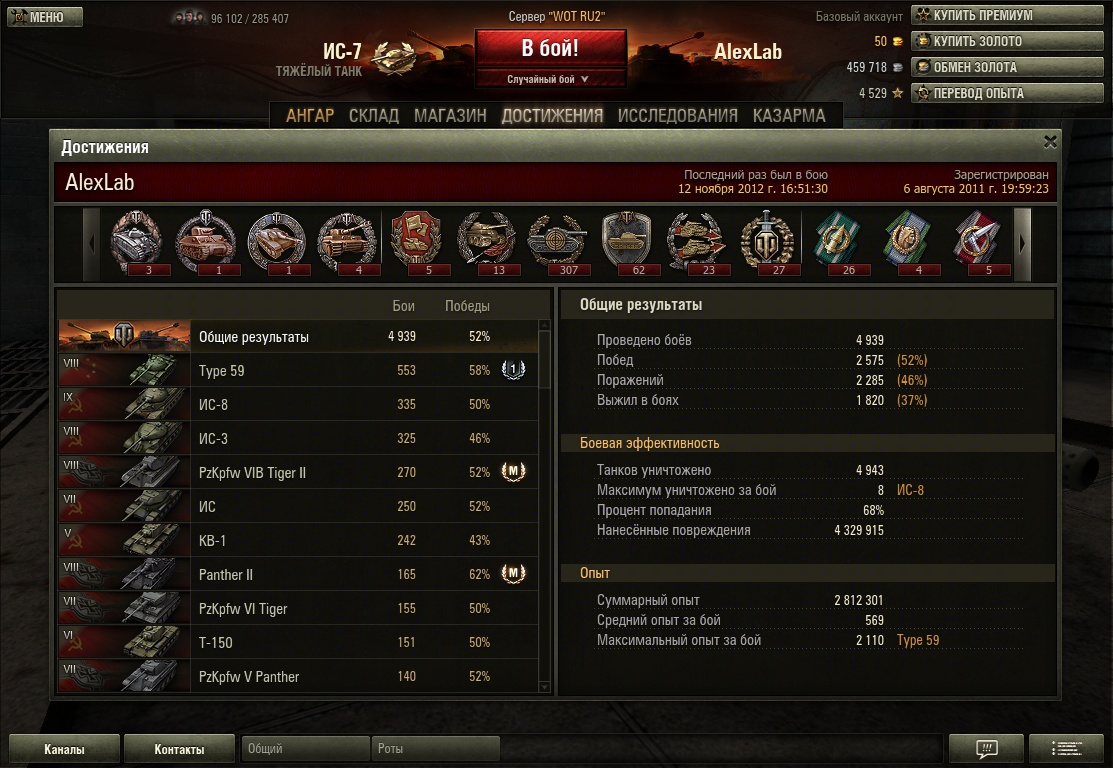Viewport: 1113px width, 768px height.
Task: Switch to the Склад tab
Action: tap(374, 115)
